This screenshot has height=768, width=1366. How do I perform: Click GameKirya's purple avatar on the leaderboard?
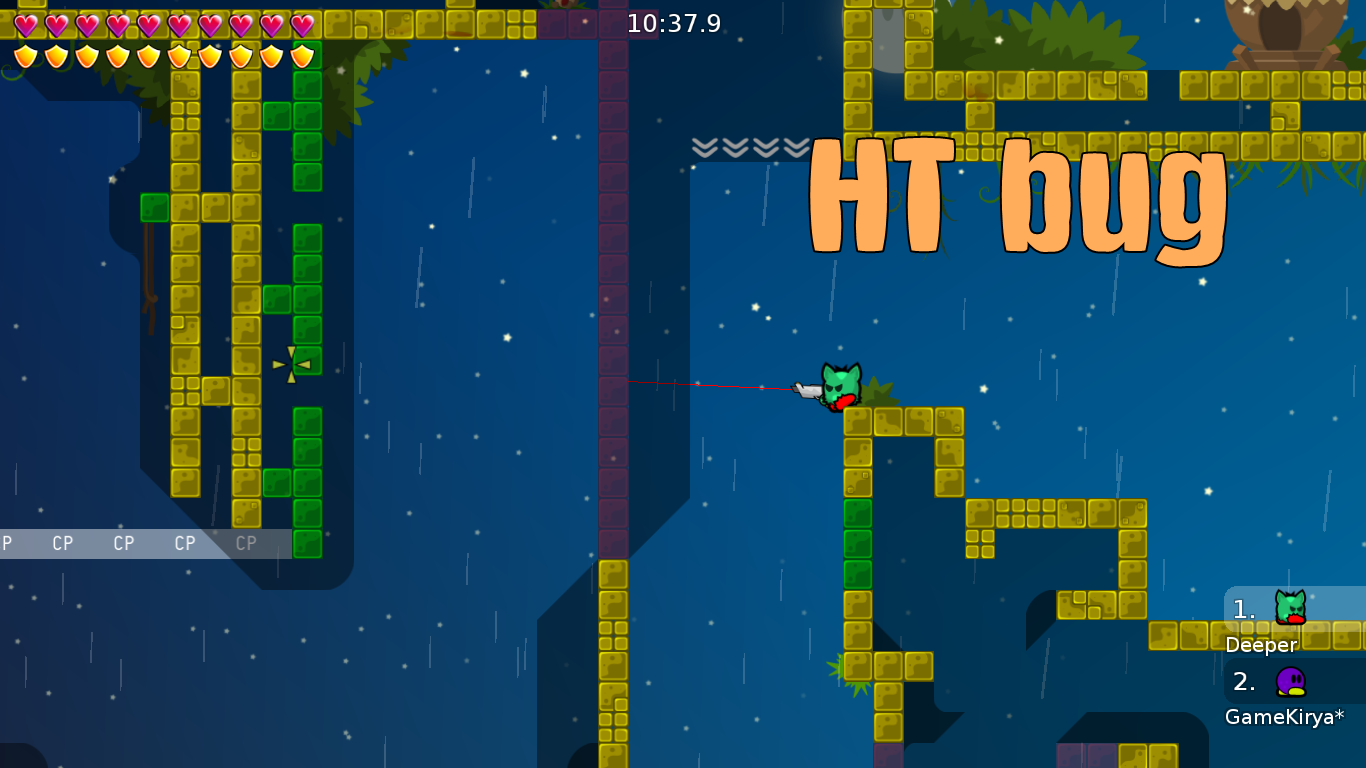[x=1291, y=681]
